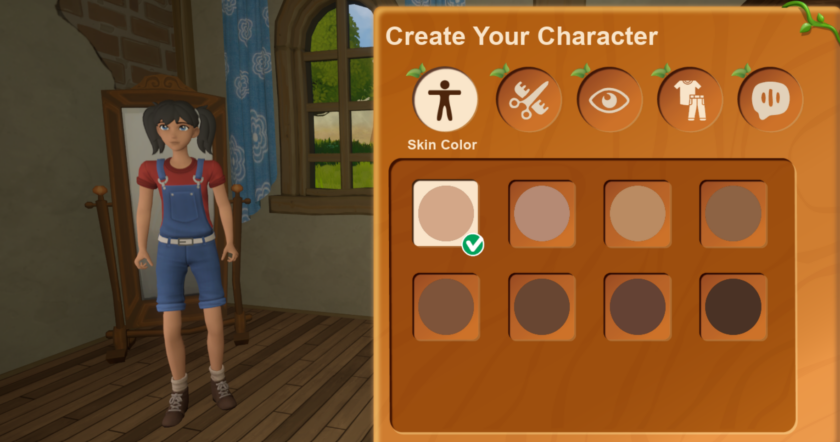Switch to the eye customization tab
840x442 pixels.
609,100
